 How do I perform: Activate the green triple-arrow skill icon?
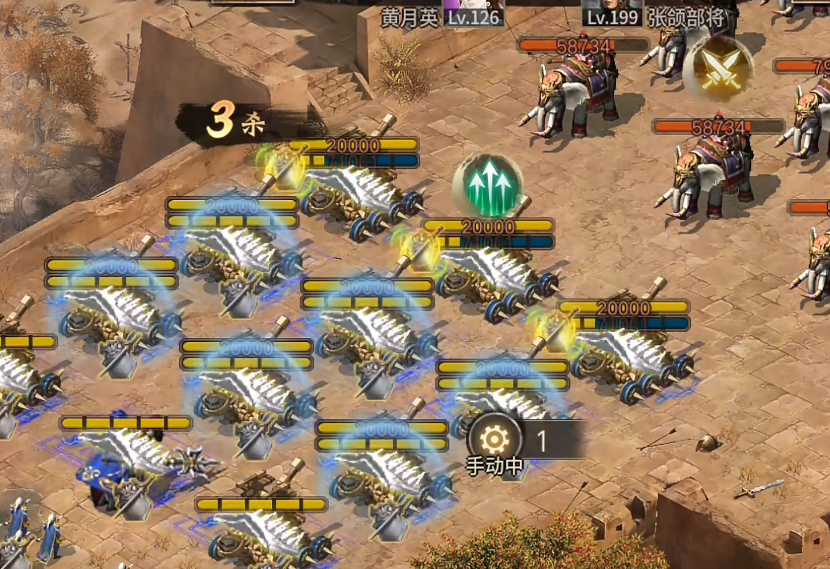click(x=487, y=184)
